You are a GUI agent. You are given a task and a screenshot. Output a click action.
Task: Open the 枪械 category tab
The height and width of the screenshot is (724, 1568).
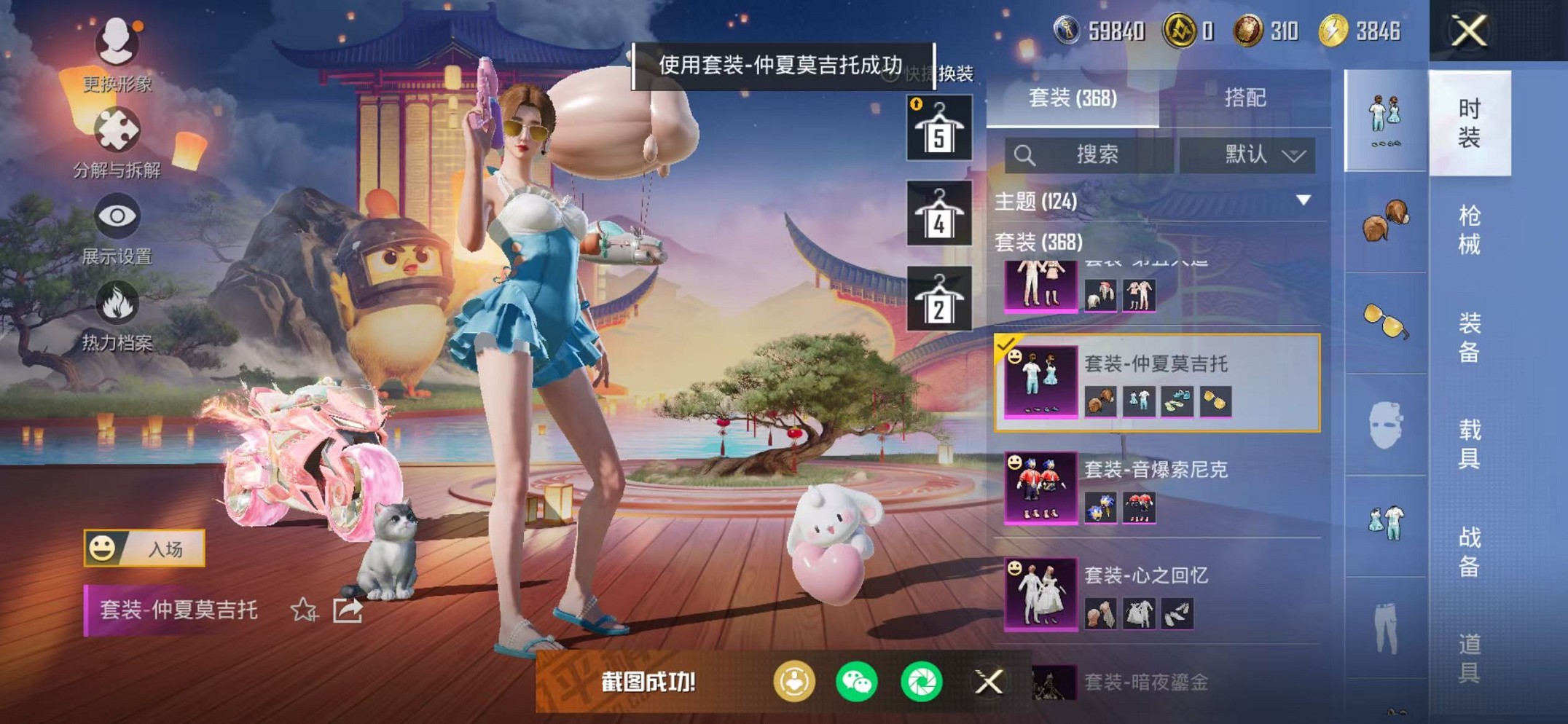1471,229
